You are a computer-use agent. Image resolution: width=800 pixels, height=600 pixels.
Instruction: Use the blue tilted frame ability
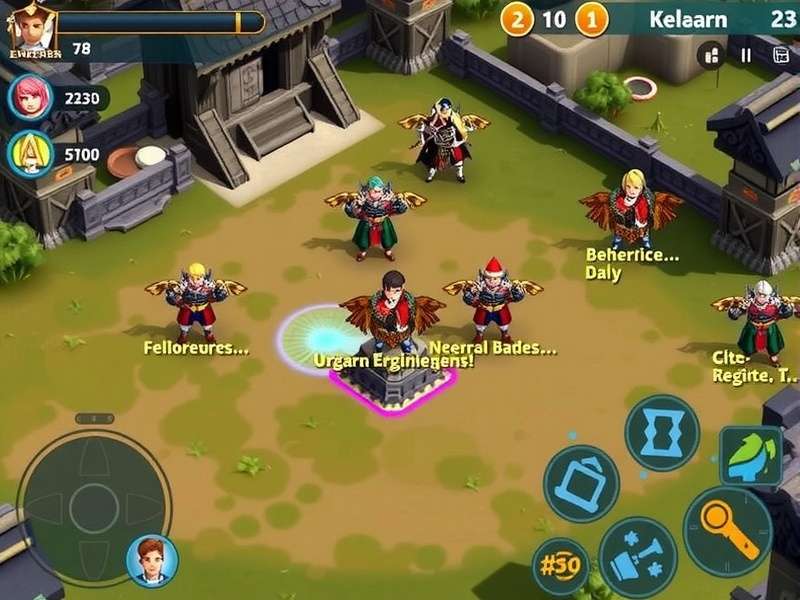click(x=581, y=483)
